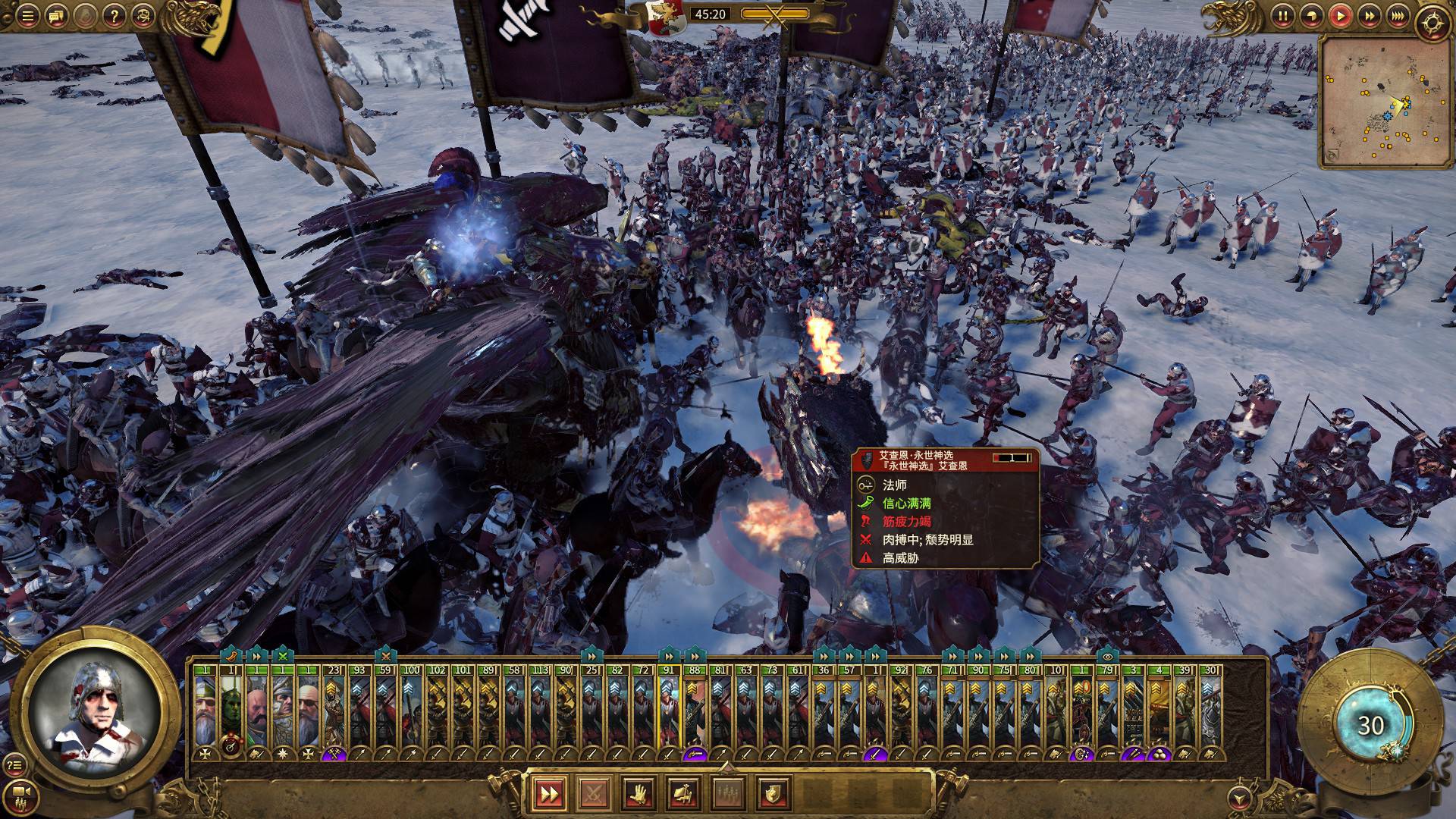Toggle the shield guard mode button

point(773,794)
